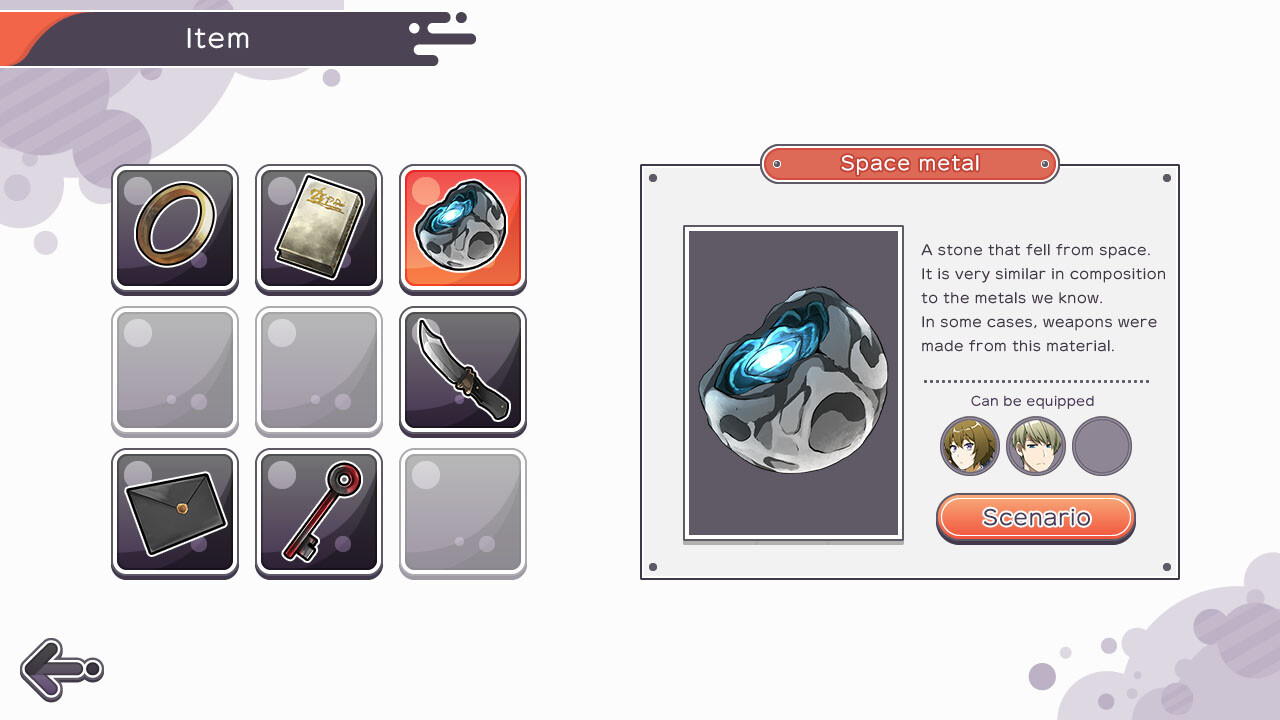Select the dagger item icon
1280x720 pixels.
point(462,371)
